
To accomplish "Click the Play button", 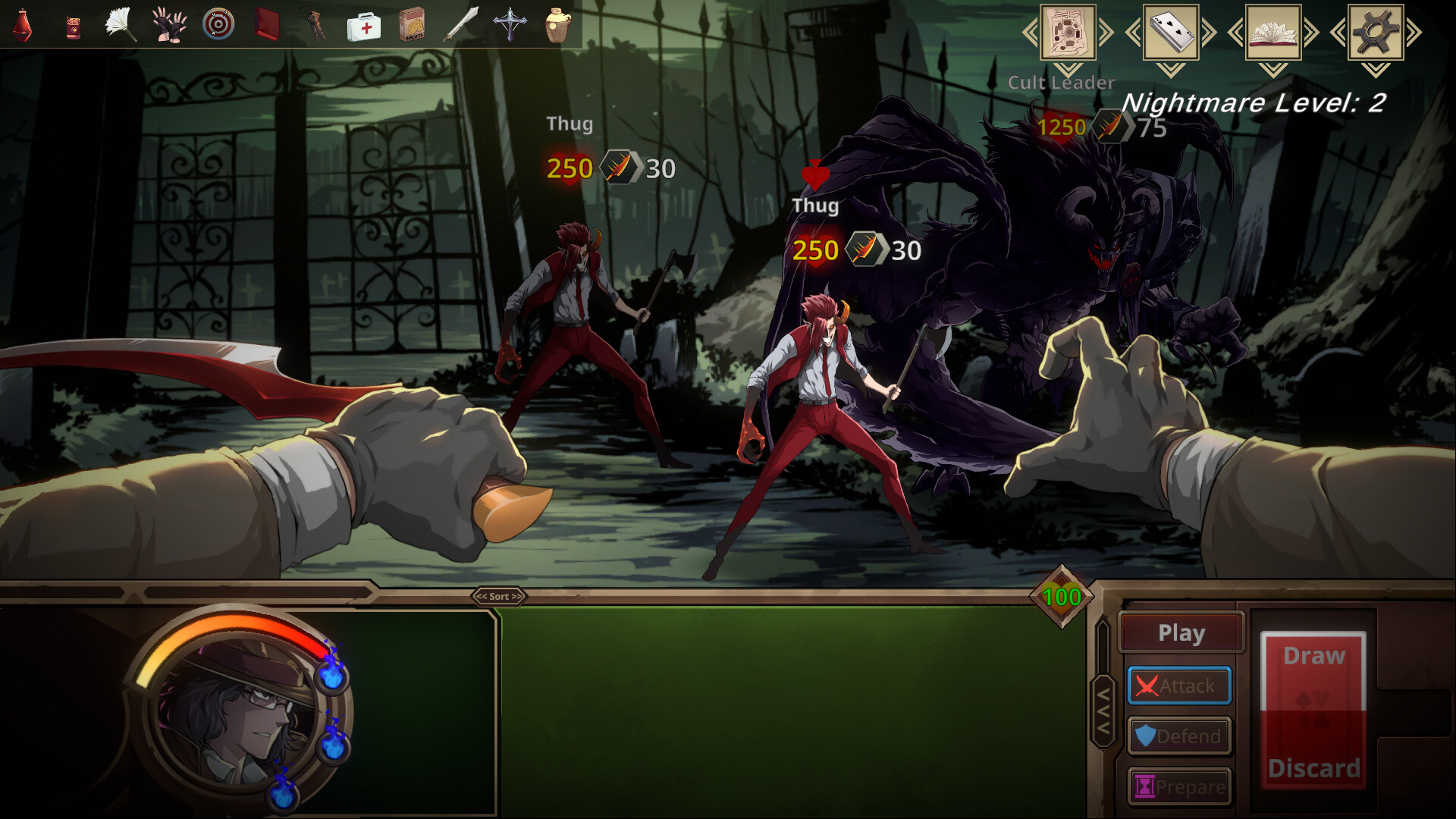I will 1181,632.
